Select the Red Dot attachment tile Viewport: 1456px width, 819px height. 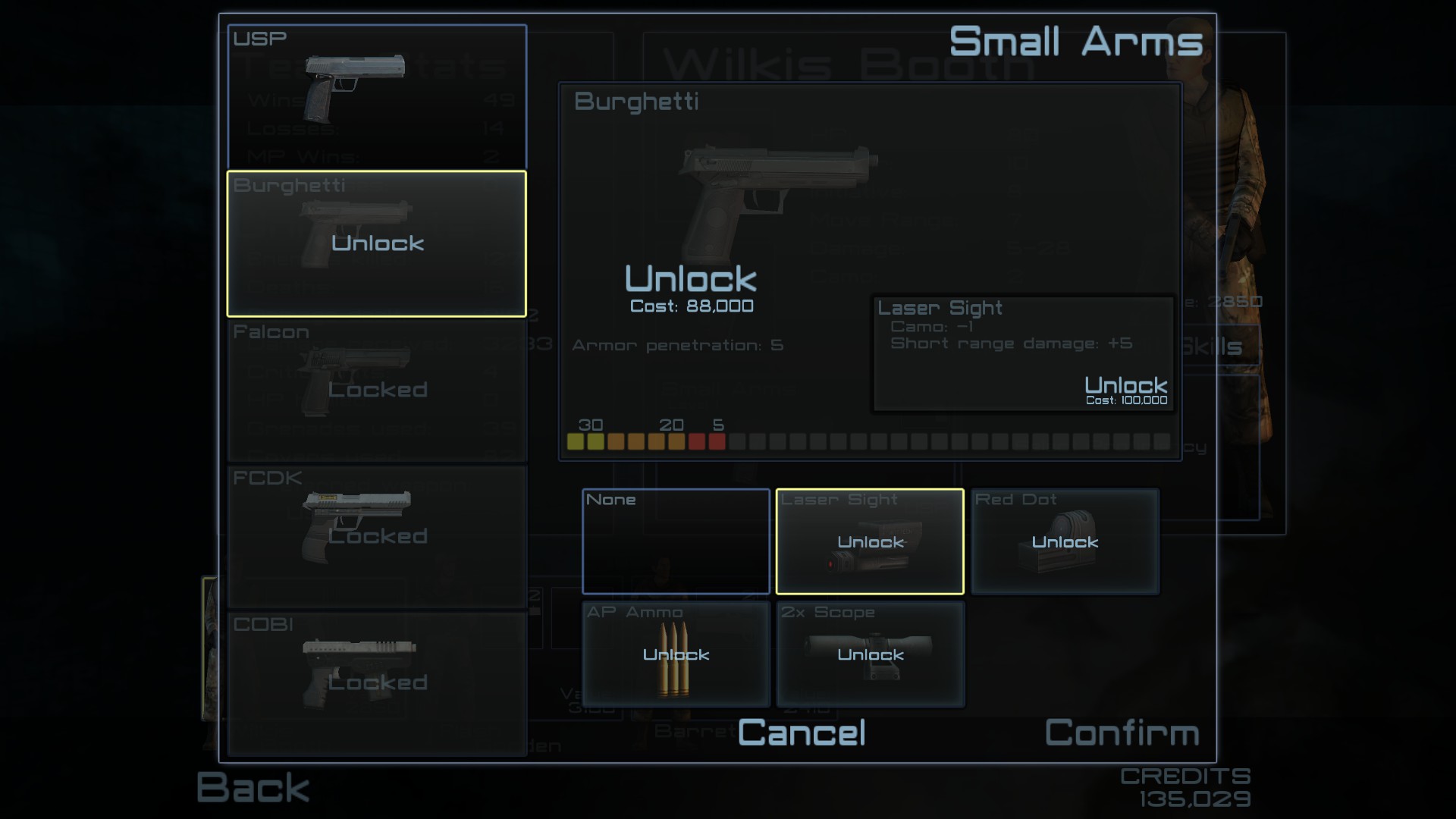coord(1065,541)
